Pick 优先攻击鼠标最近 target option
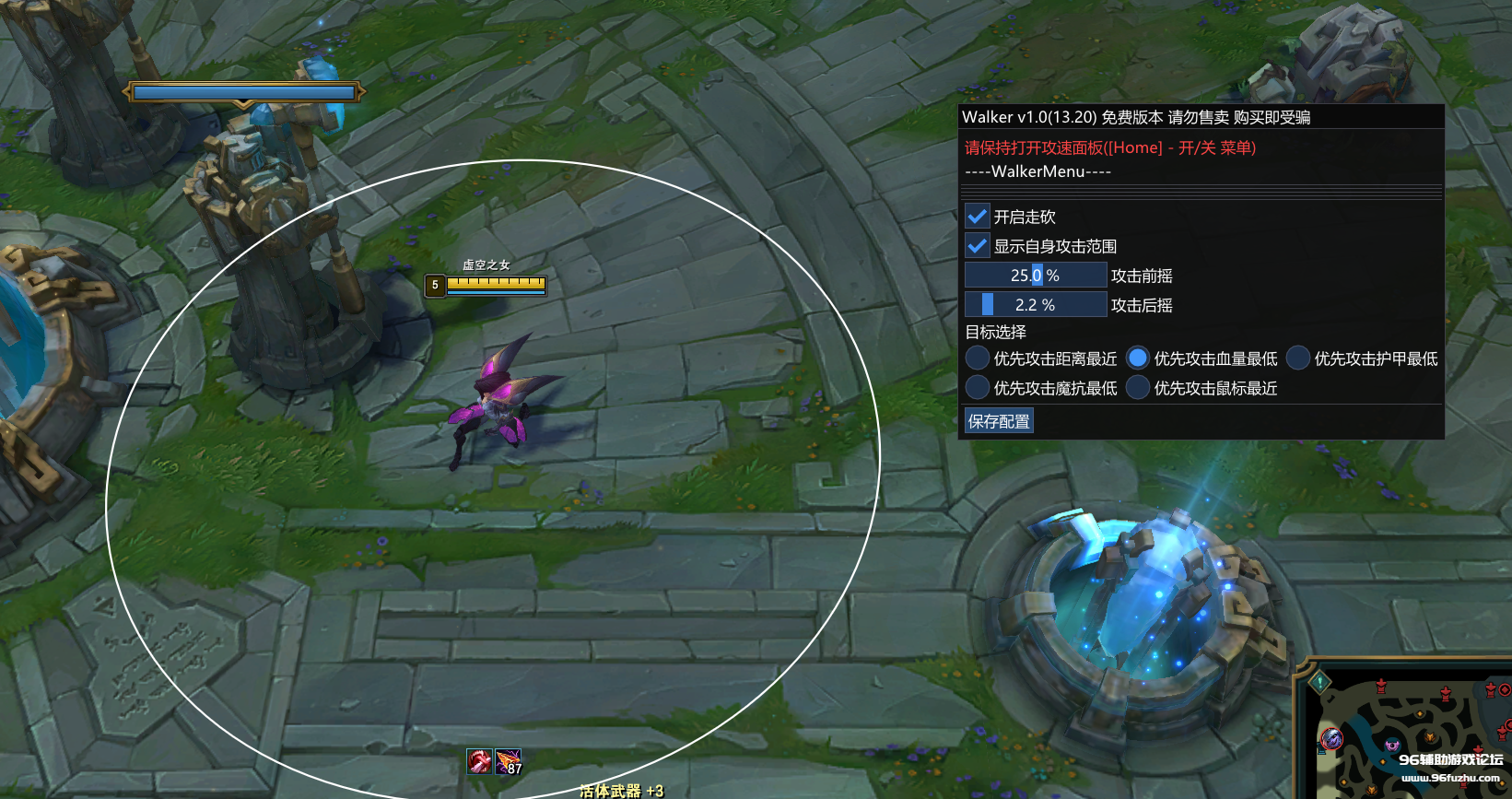 click(x=1138, y=388)
